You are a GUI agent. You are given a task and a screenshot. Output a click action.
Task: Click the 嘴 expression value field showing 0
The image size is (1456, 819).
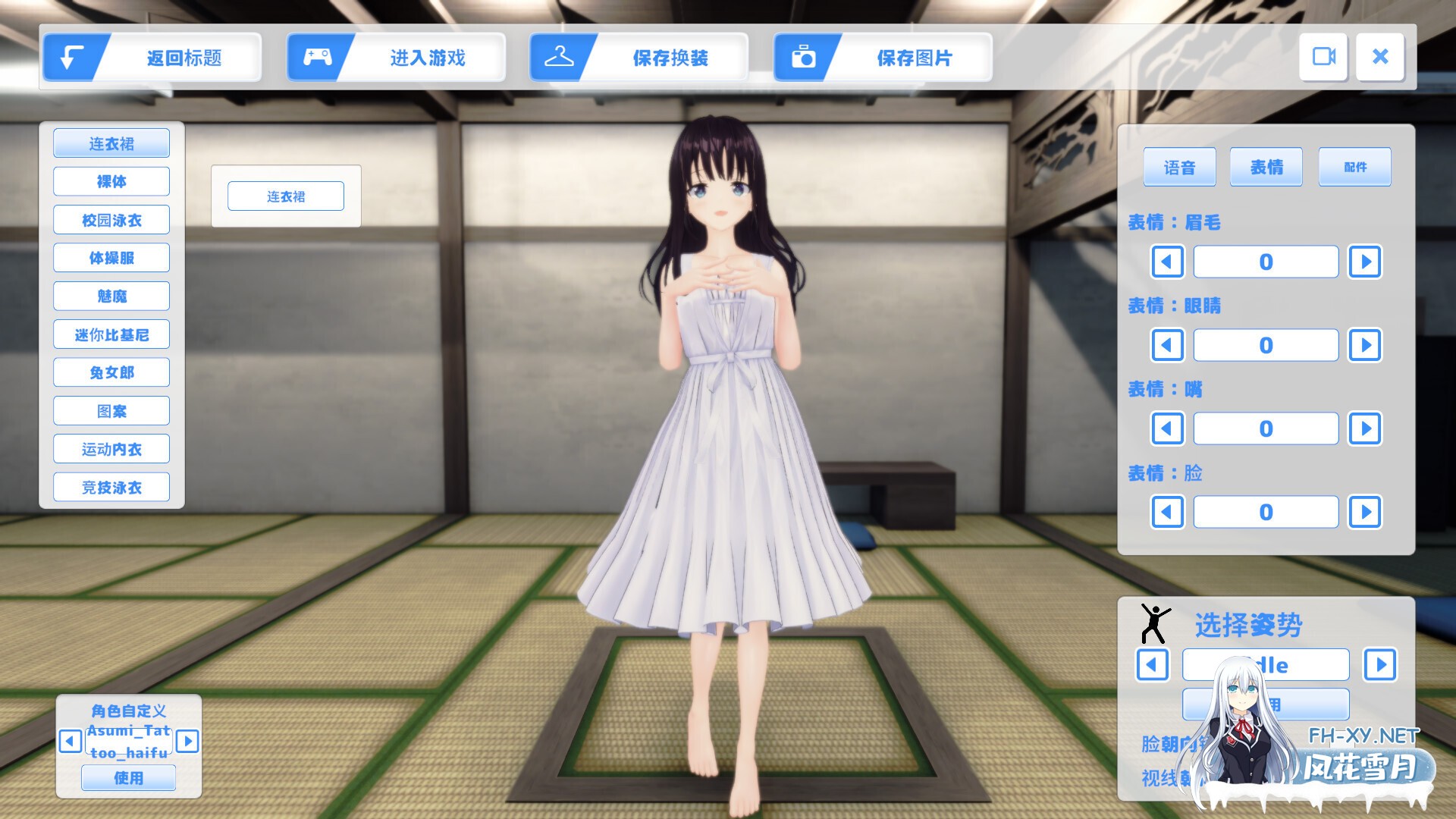pos(1265,428)
